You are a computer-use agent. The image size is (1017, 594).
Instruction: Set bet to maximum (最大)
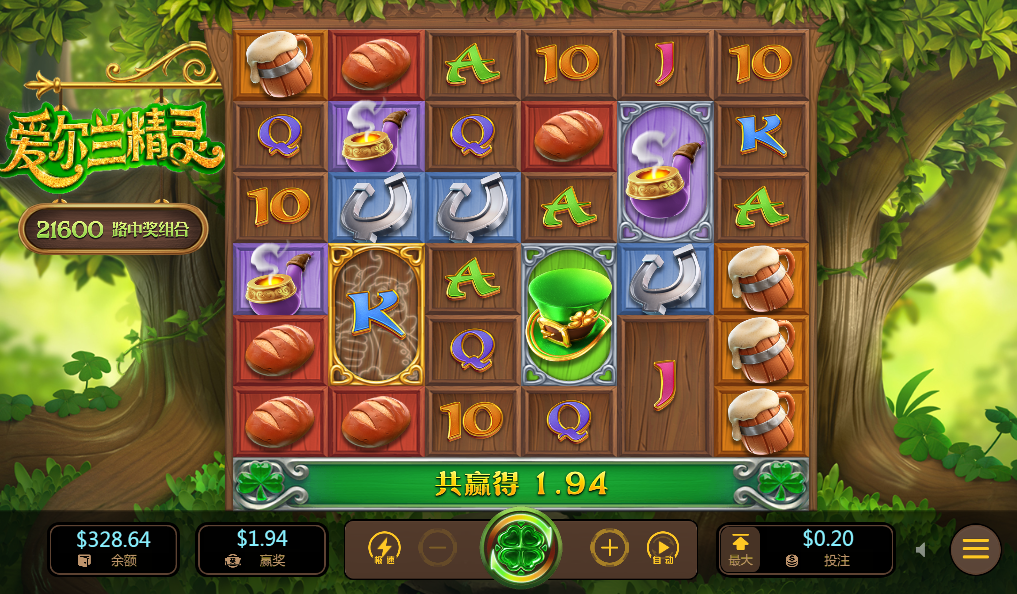pos(740,549)
